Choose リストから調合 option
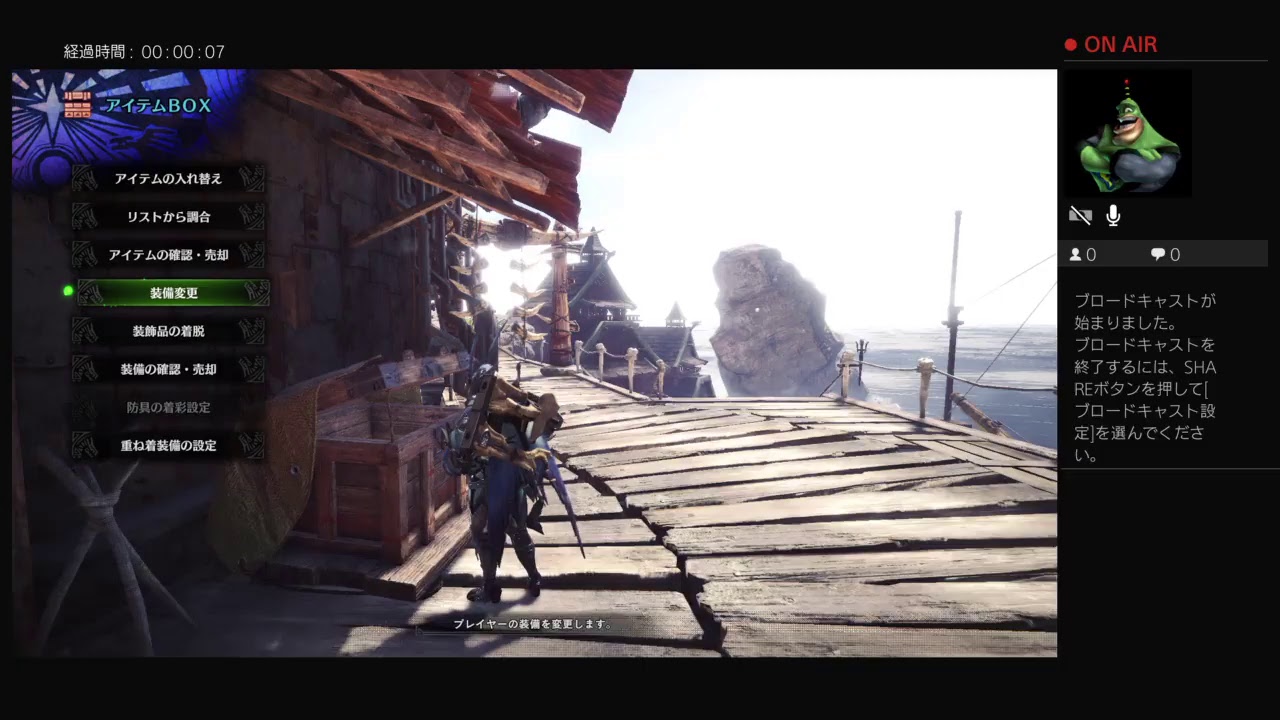Image resolution: width=1280 pixels, height=720 pixels. 168,217
